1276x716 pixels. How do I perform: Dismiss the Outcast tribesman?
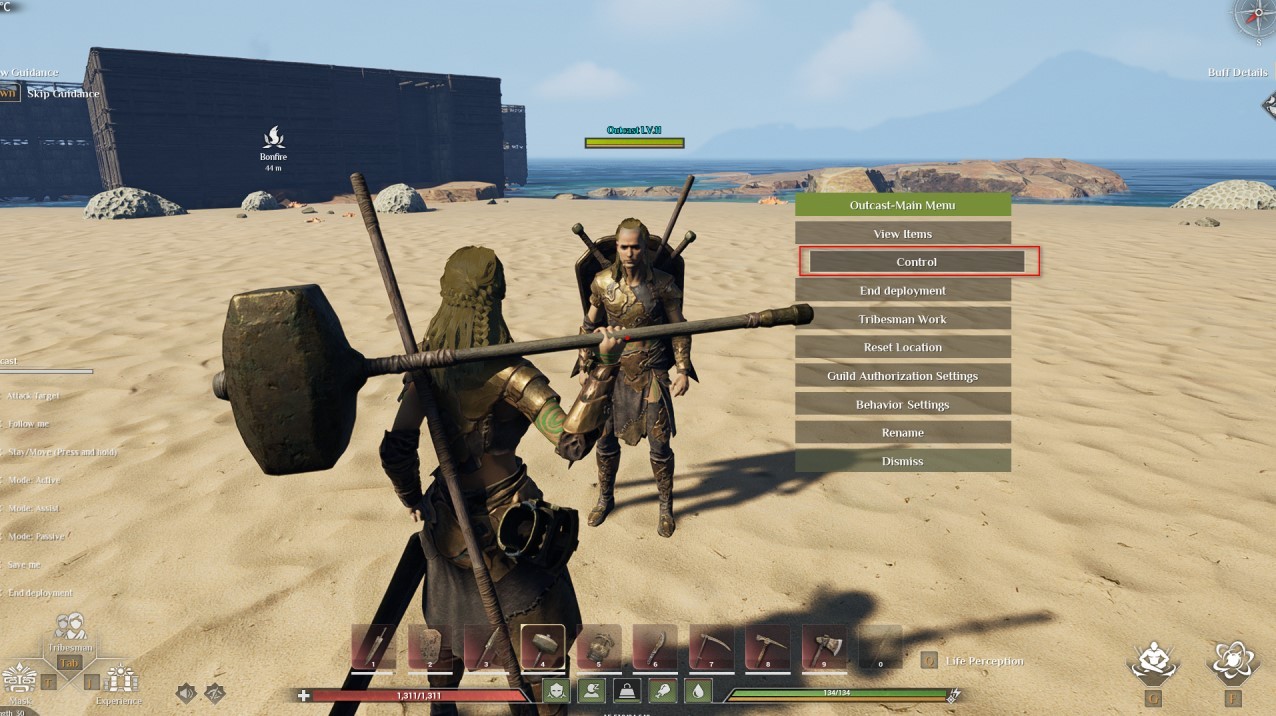pos(902,461)
